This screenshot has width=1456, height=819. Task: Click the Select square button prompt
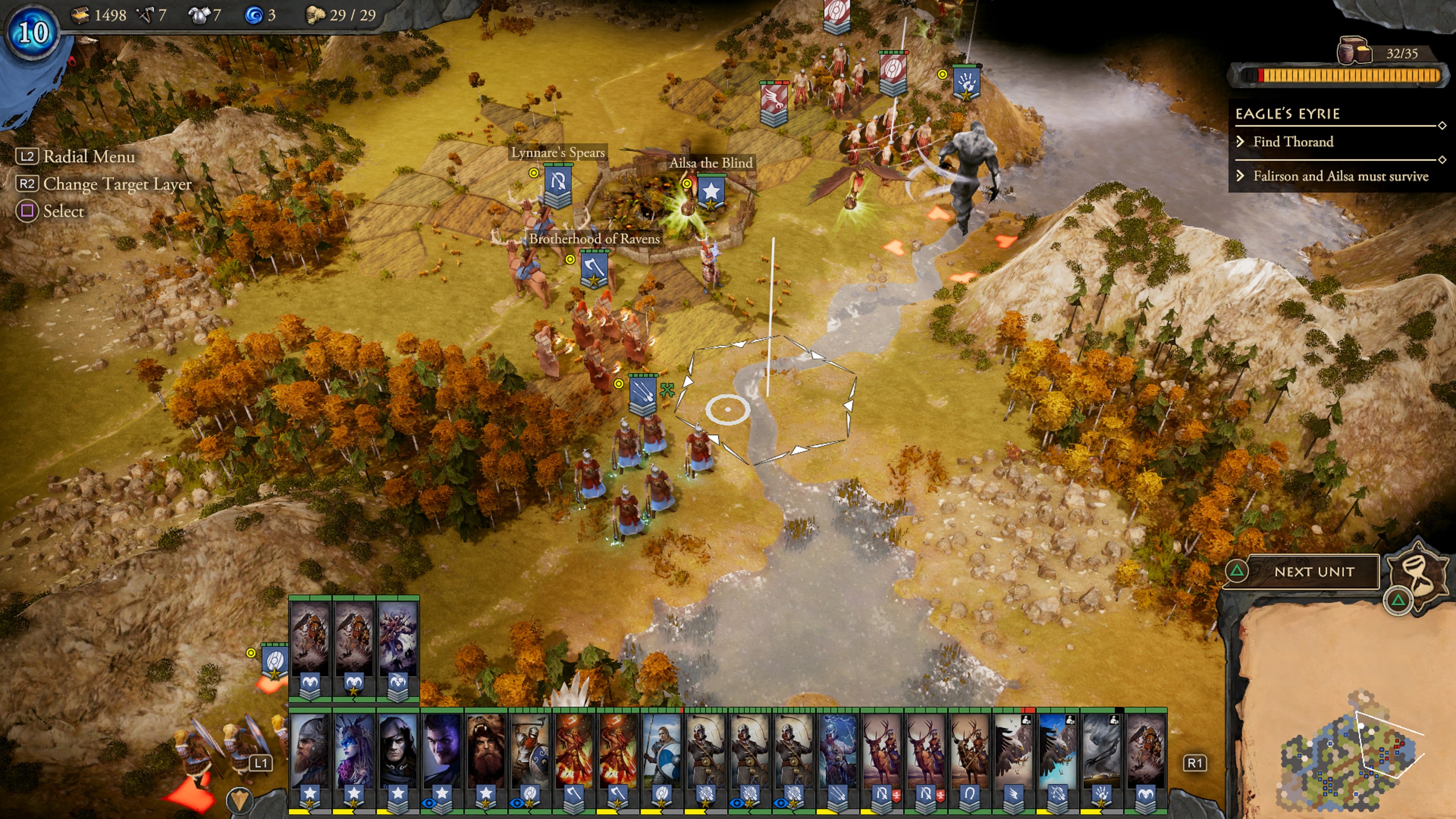click(28, 211)
